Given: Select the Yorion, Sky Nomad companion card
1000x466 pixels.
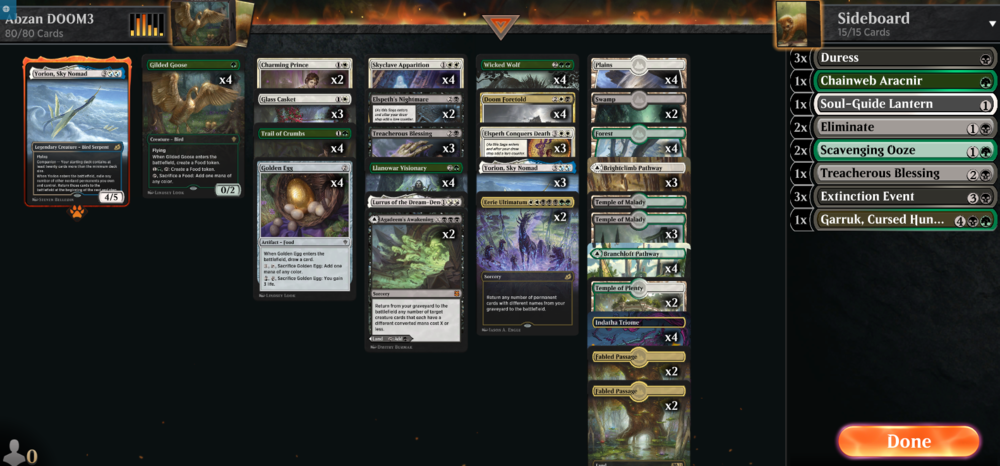Looking at the screenshot, I should pyautogui.click(x=77, y=132).
